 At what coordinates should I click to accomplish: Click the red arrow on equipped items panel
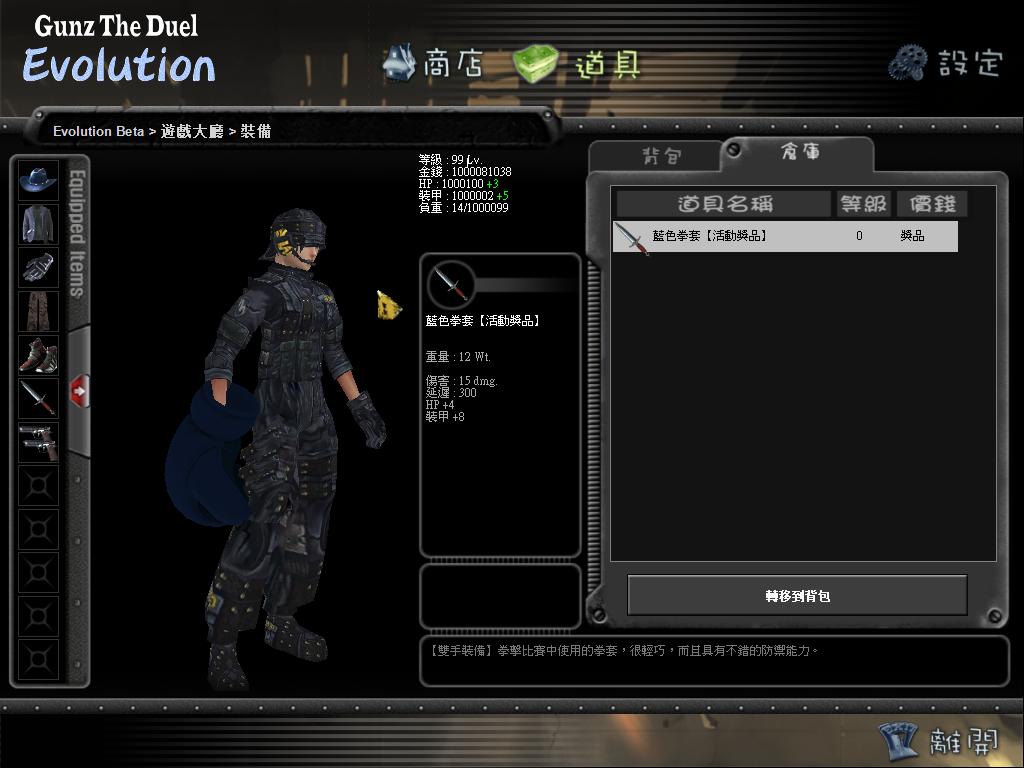pos(79,391)
